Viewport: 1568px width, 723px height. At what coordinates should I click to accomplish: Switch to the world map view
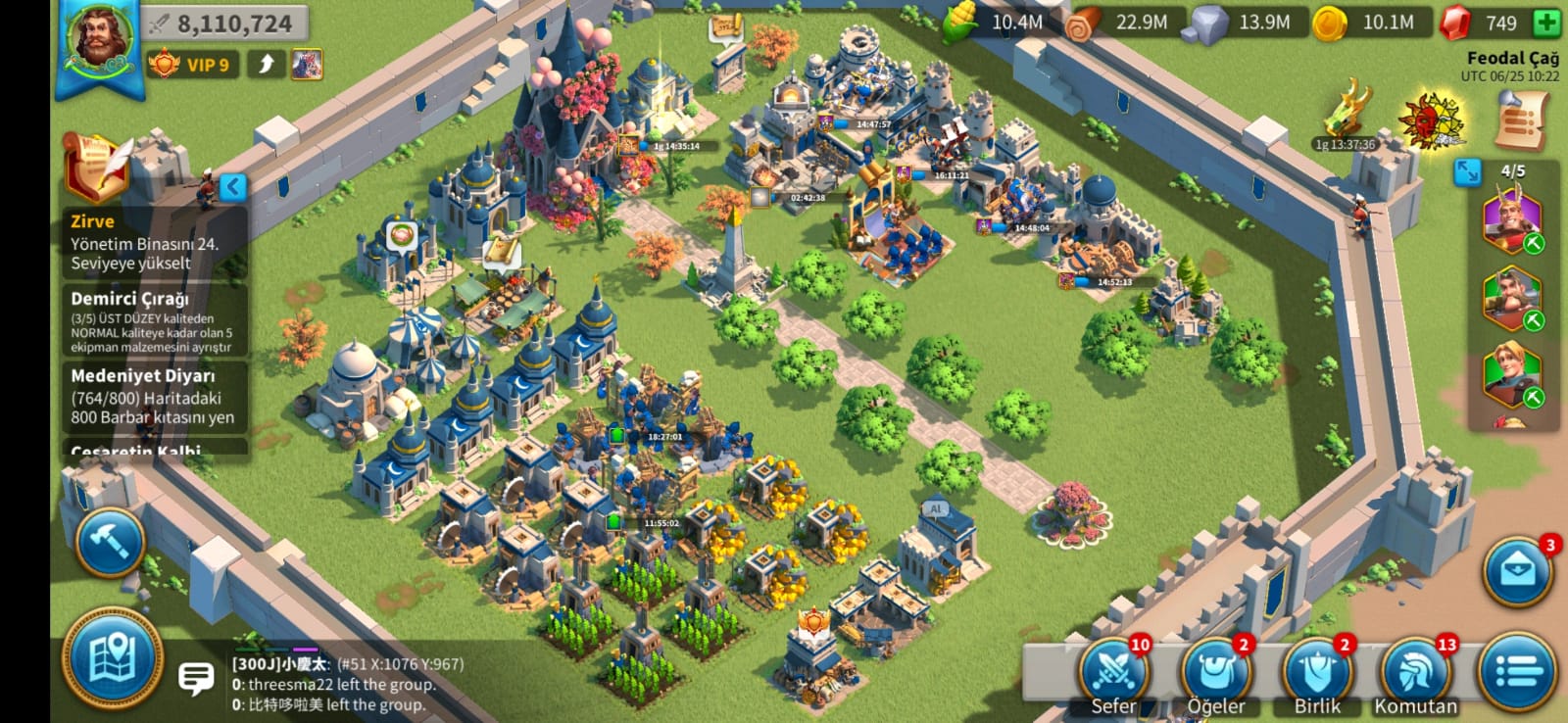(111, 658)
